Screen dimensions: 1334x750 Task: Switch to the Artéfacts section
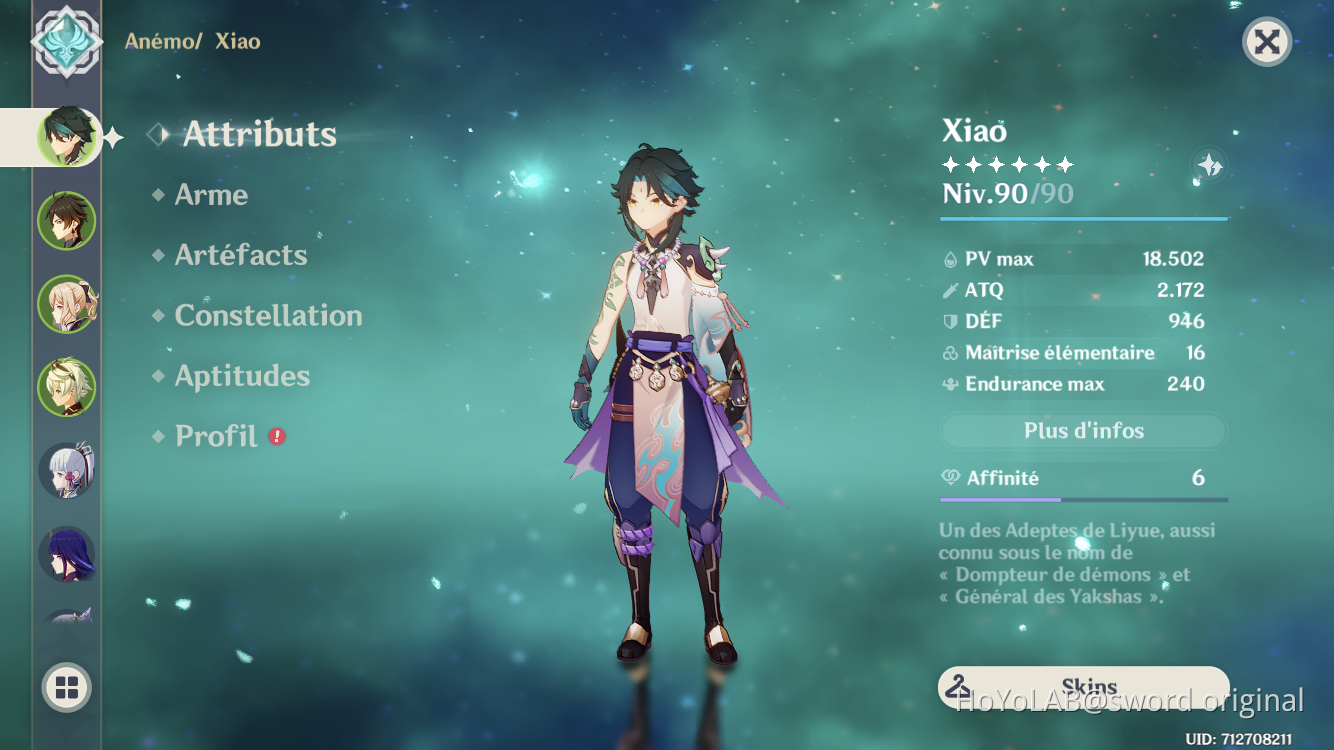240,255
